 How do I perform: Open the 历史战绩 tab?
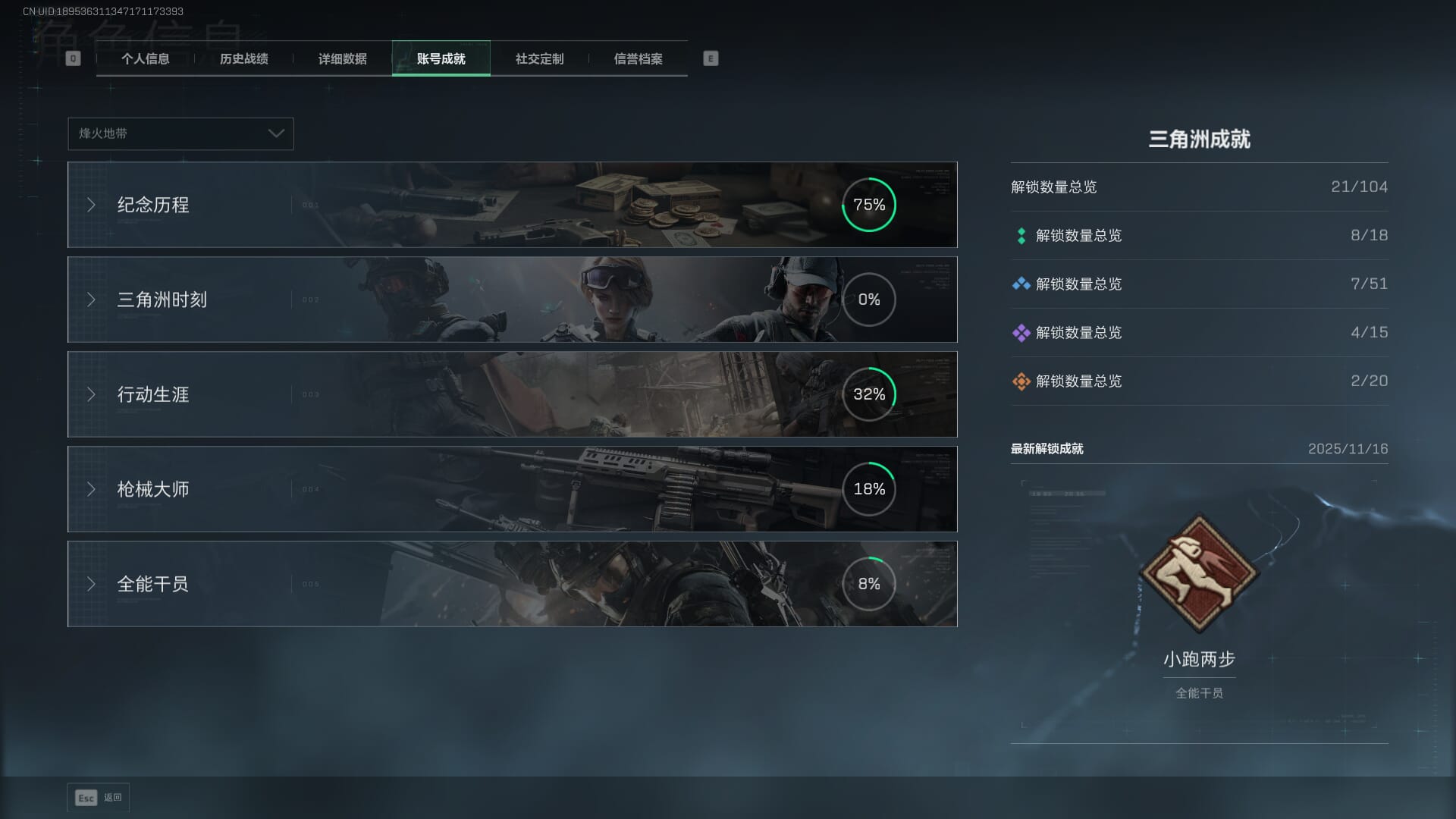tap(243, 59)
